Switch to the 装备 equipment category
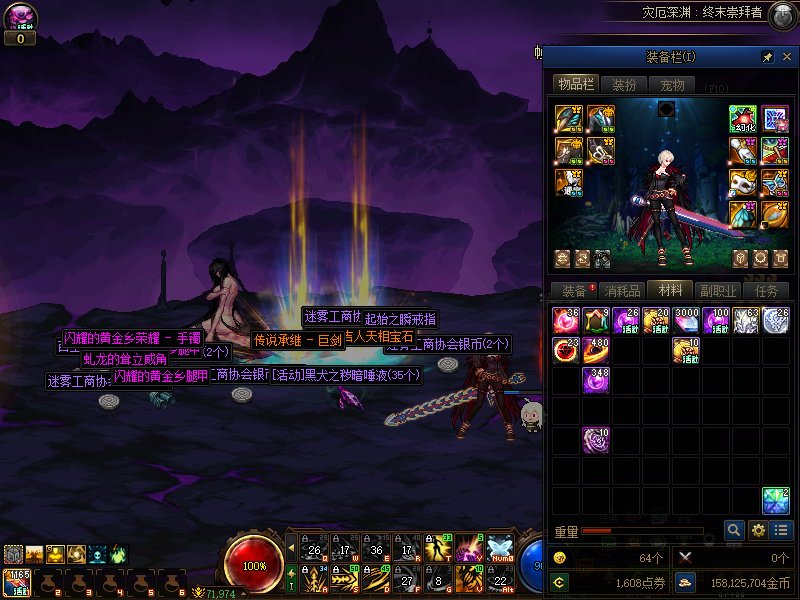The width and height of the screenshot is (800, 600). [574, 290]
